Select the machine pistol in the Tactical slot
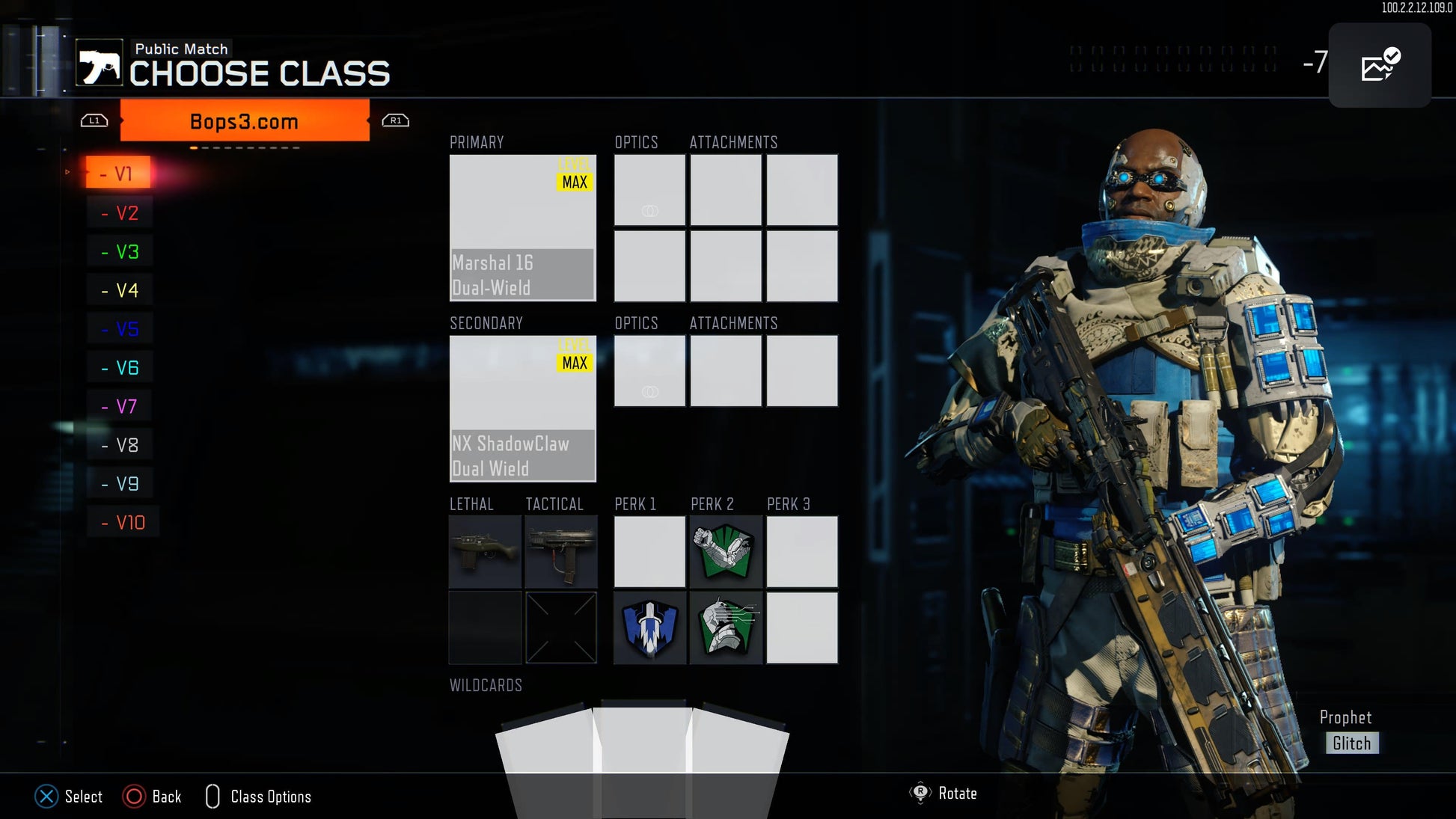1456x819 pixels. click(561, 552)
